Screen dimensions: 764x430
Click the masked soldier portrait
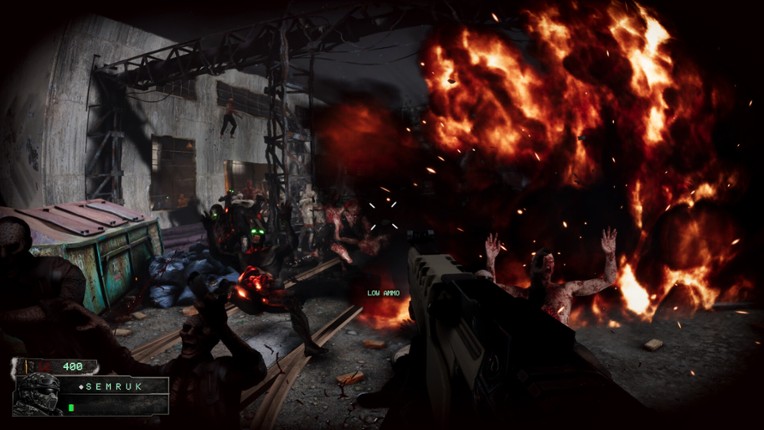tap(37, 393)
